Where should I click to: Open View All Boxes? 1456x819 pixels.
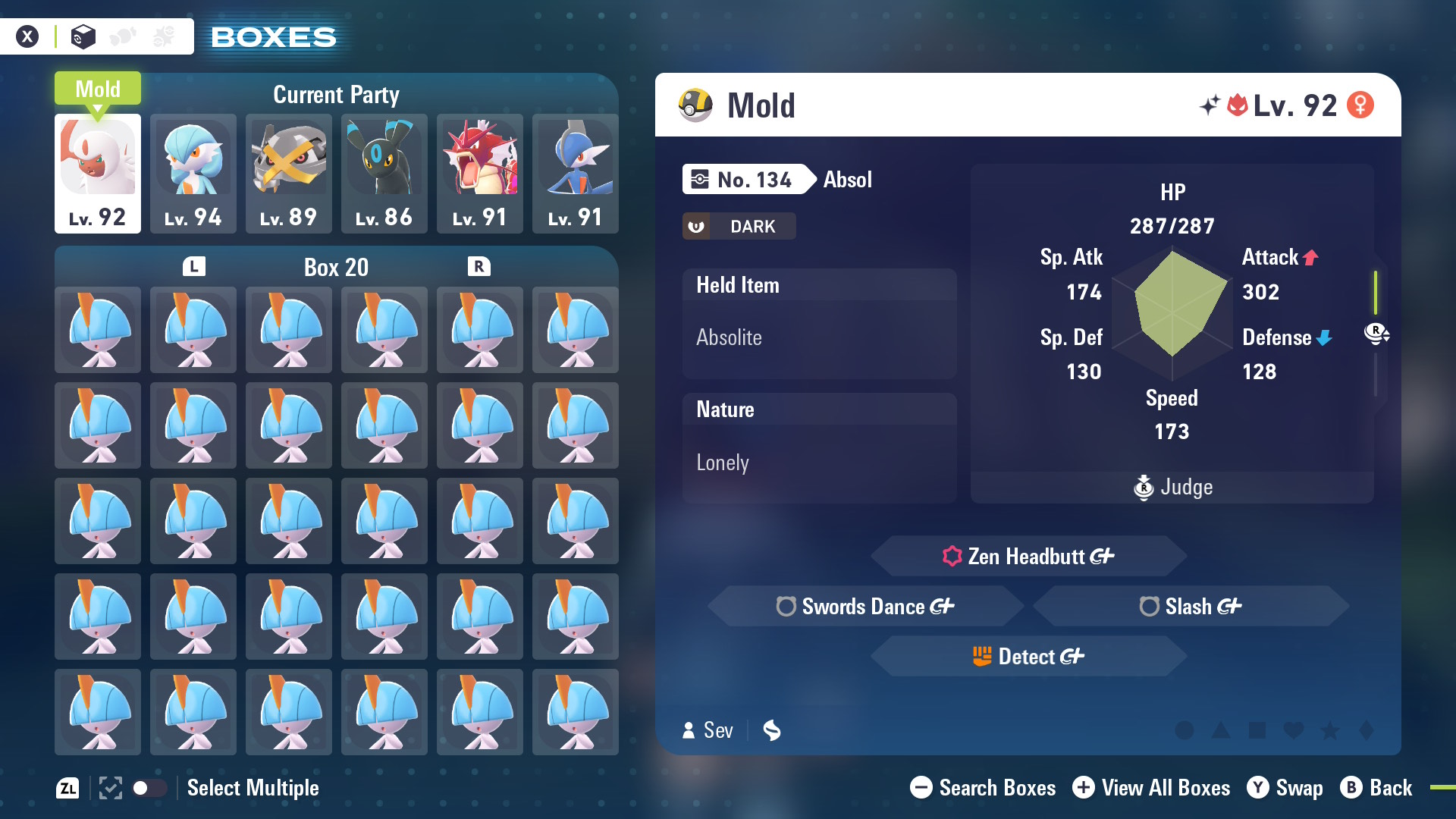tap(1151, 788)
